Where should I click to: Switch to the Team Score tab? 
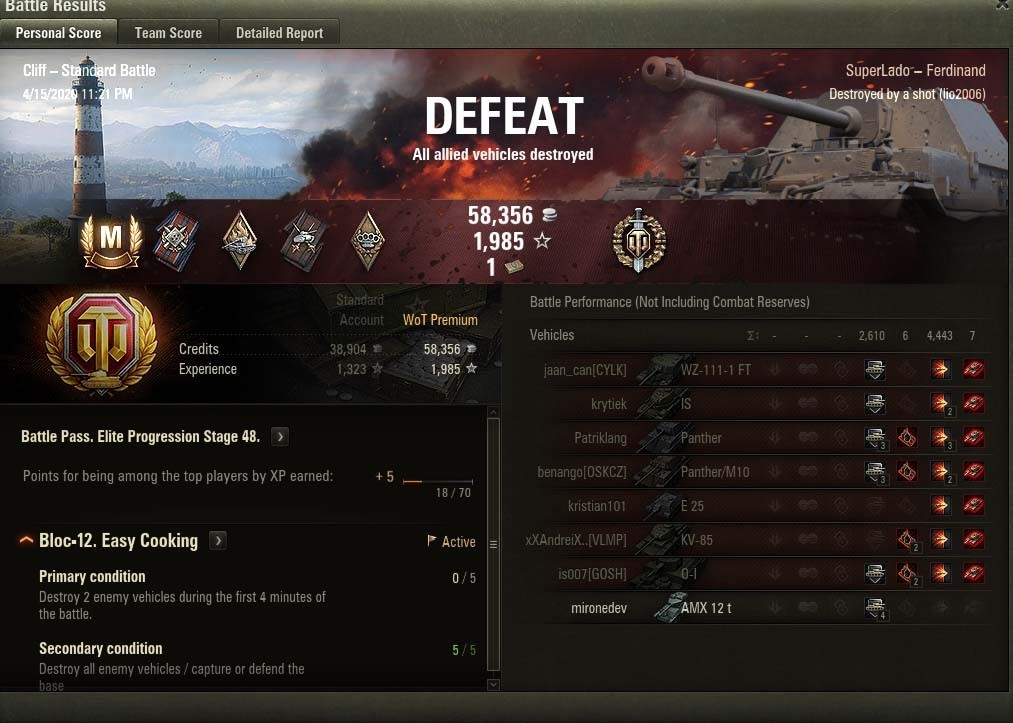click(x=168, y=33)
